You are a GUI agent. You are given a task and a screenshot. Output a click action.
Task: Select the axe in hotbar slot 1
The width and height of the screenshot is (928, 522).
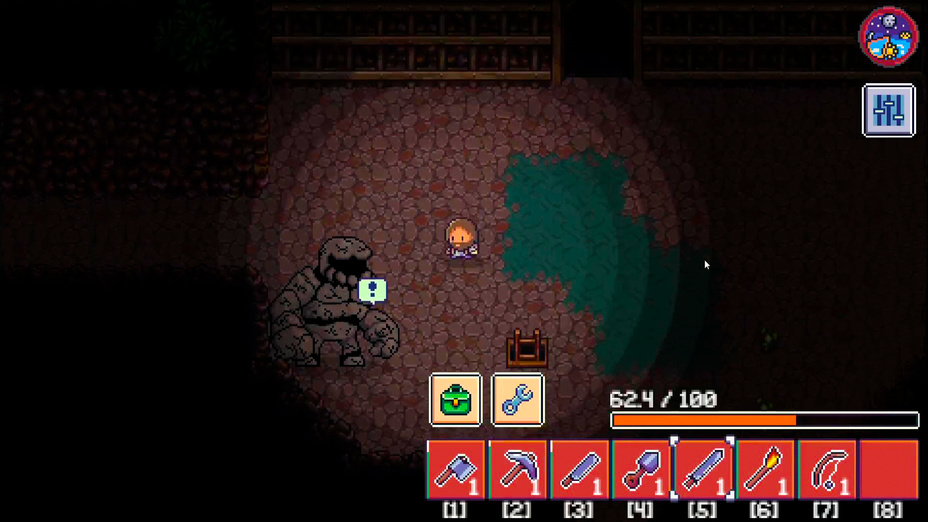pyautogui.click(x=456, y=469)
